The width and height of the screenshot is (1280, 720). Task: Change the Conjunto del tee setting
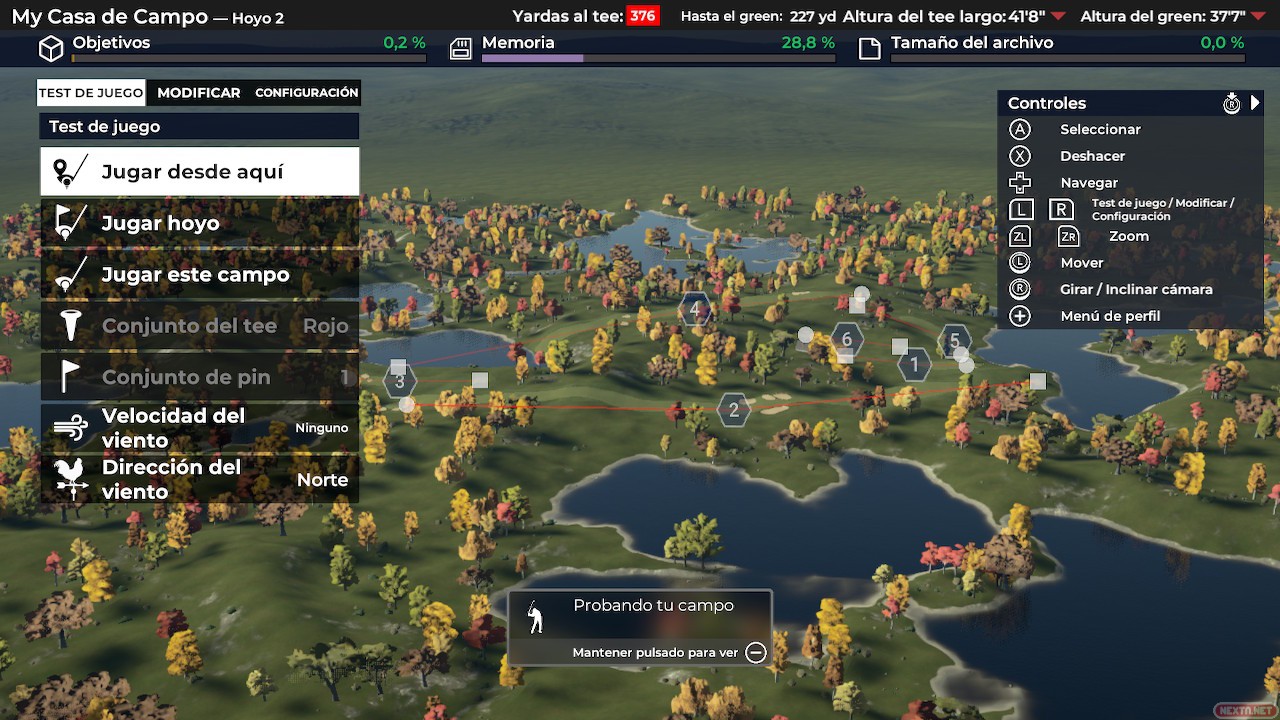pyautogui.click(x=200, y=326)
